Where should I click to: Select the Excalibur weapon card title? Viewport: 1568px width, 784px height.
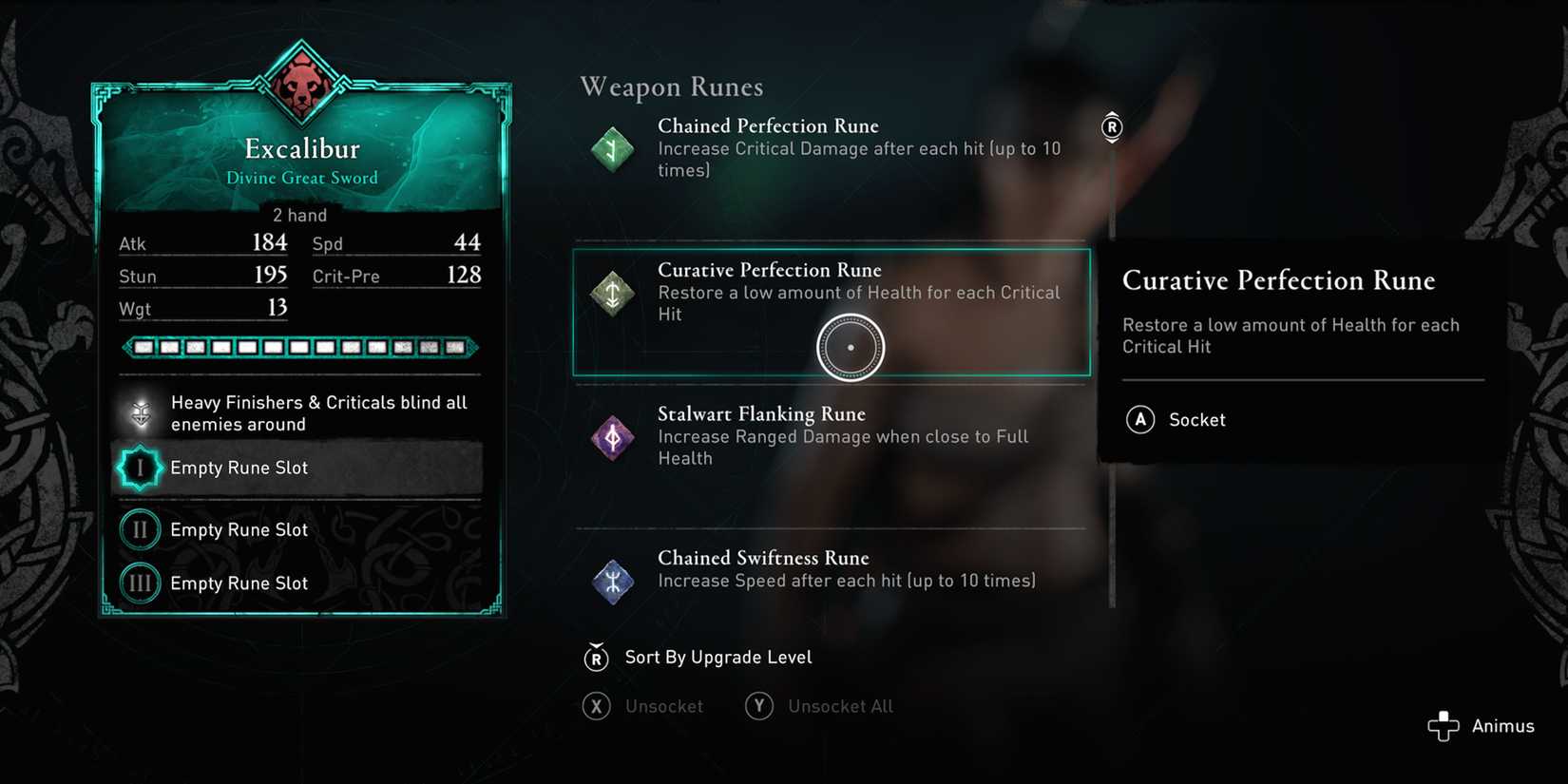click(x=301, y=148)
